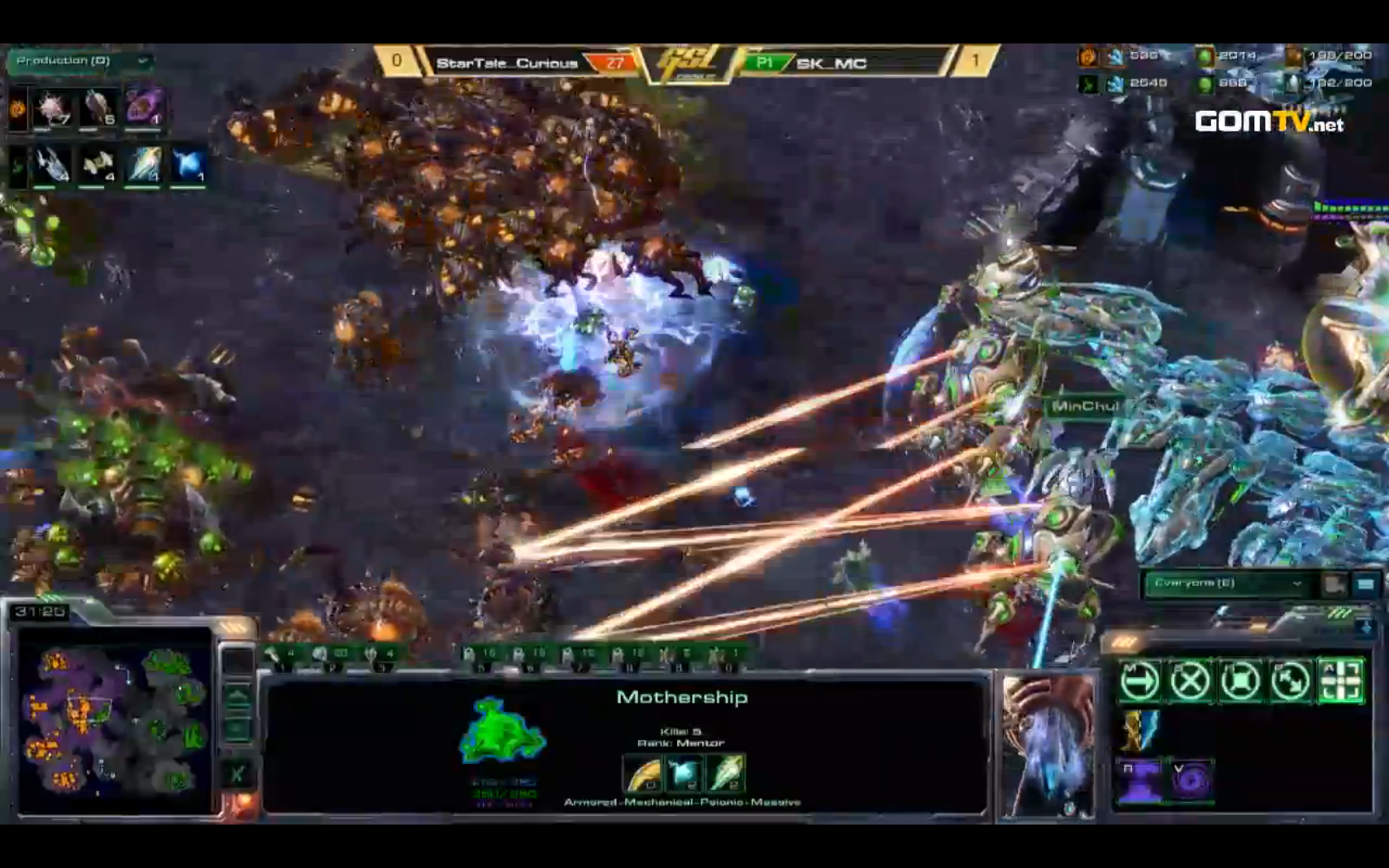Click the GOMTV.net logo

tap(1268, 122)
